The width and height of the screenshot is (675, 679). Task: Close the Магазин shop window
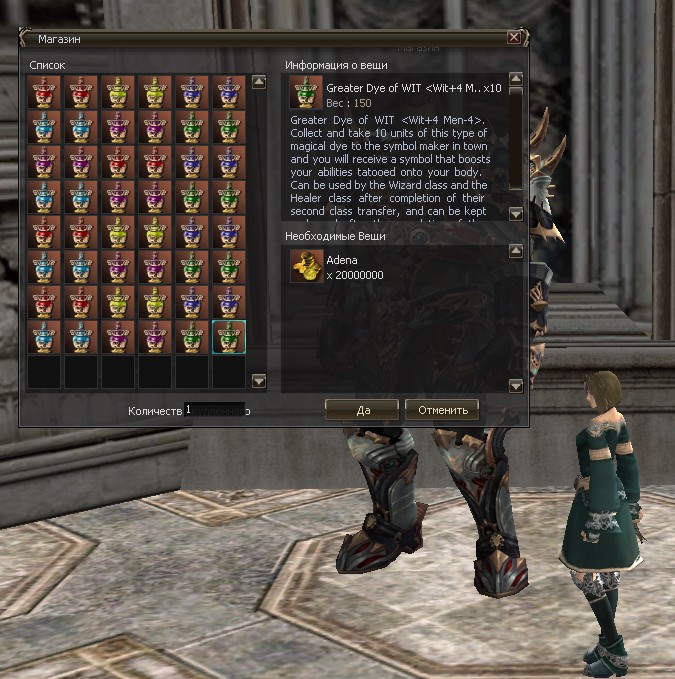[513, 38]
